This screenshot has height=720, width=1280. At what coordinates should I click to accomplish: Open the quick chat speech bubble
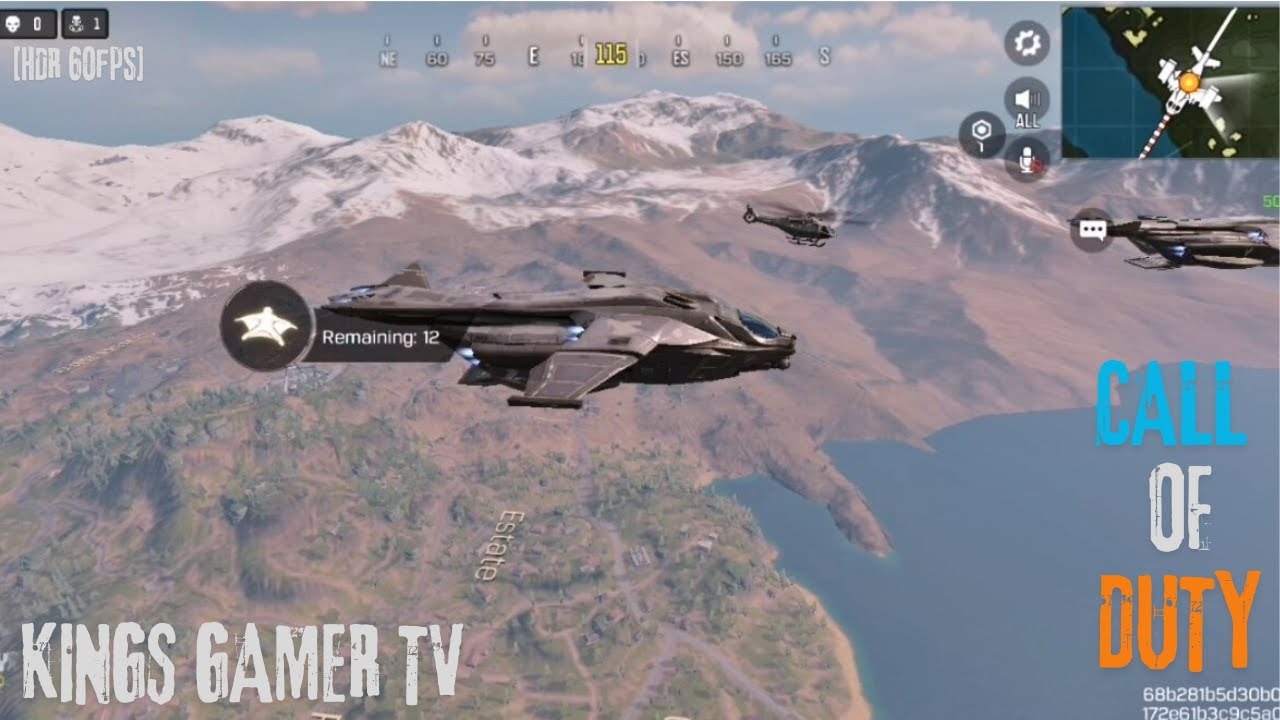(1091, 231)
